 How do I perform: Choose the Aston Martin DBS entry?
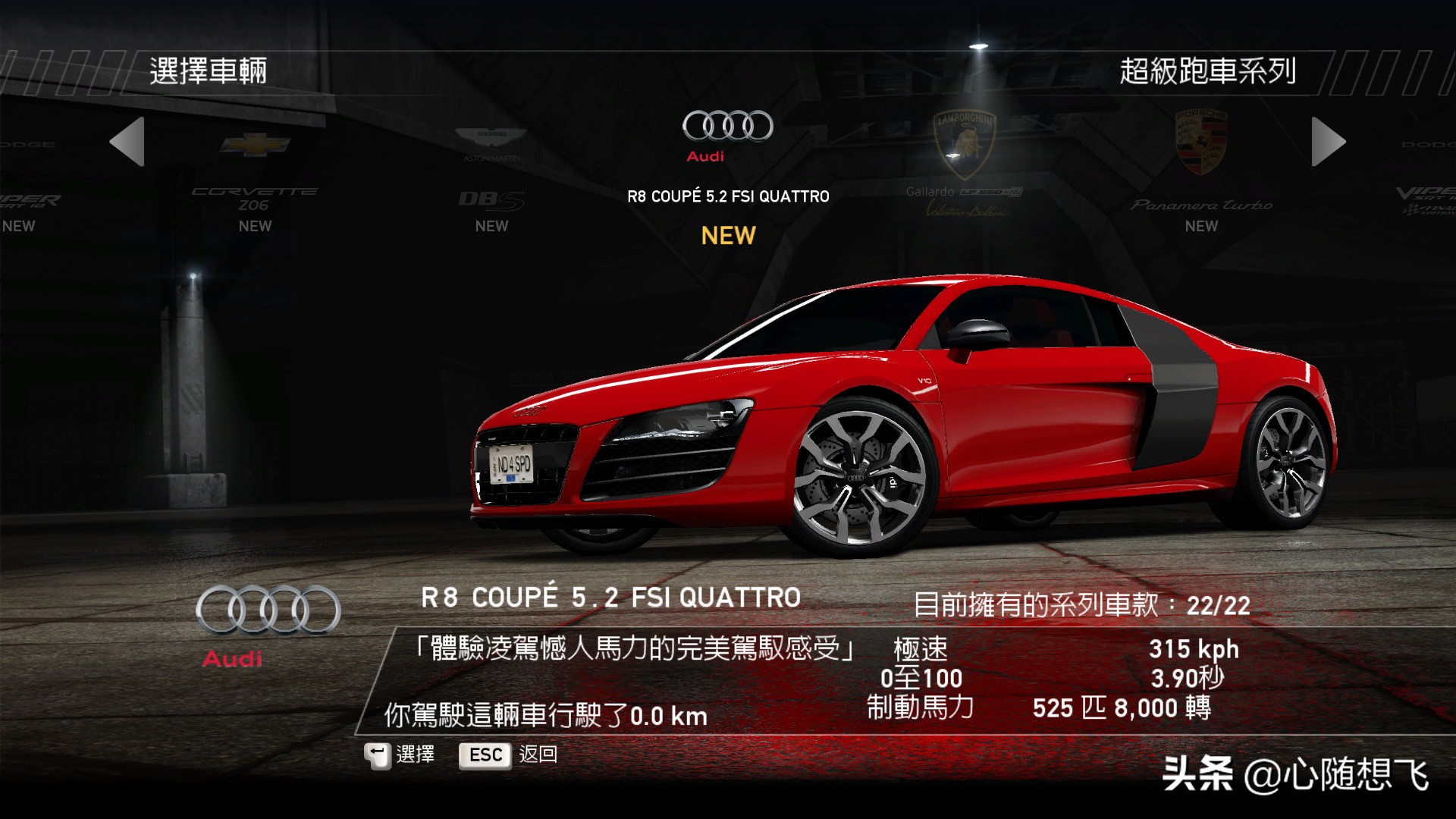click(491, 182)
